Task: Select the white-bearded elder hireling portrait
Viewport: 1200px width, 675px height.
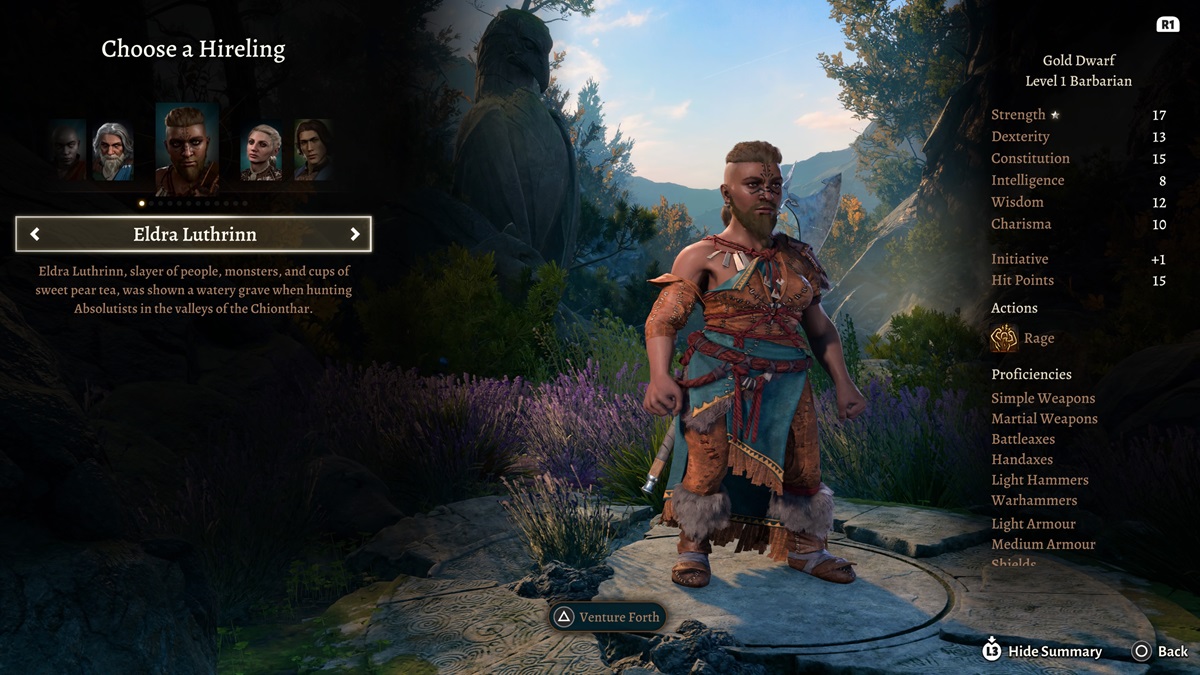Action: [x=113, y=151]
